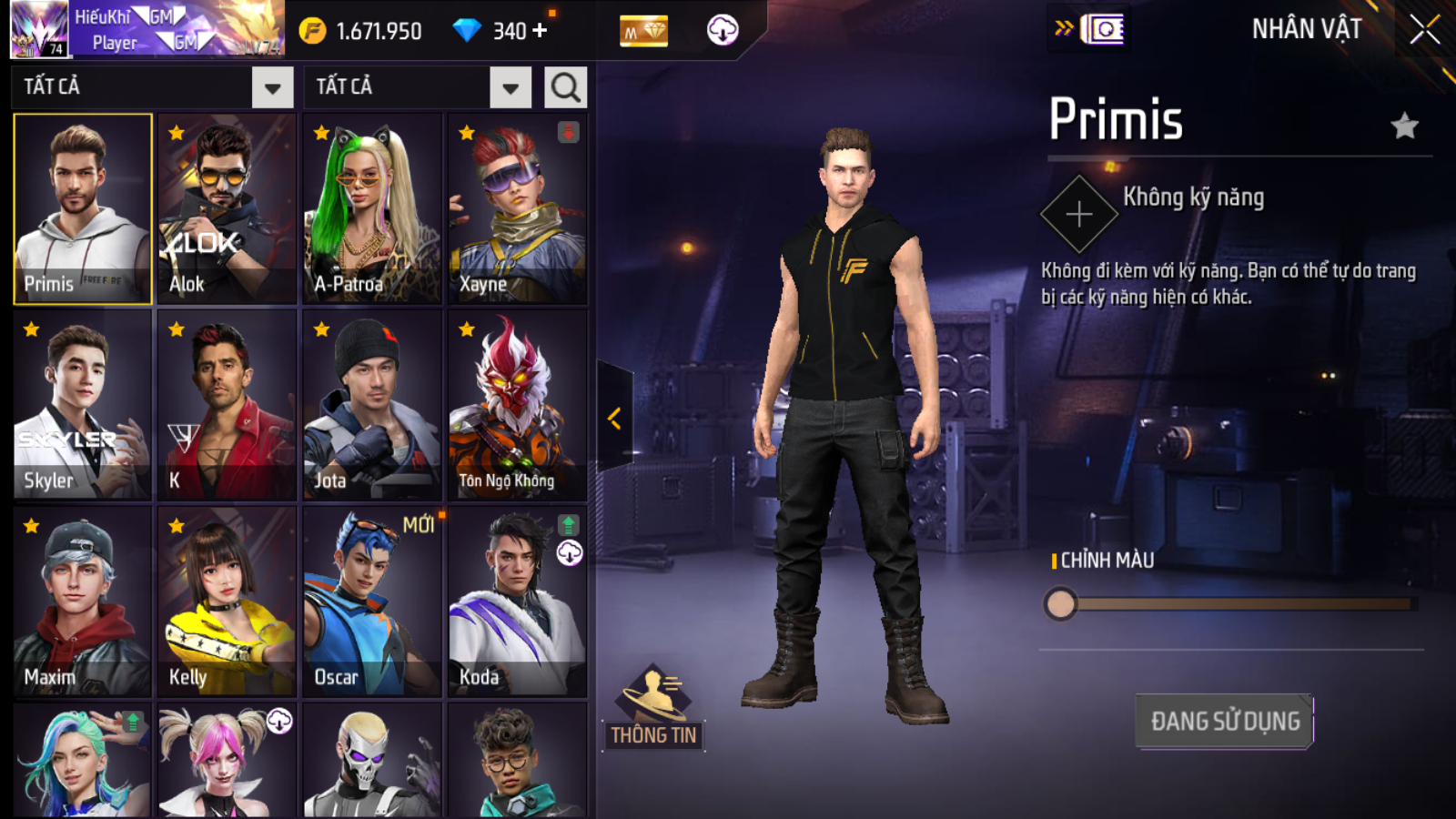This screenshot has width=1456, height=819.
Task: Select Skyler from the character list
Action: coord(82,405)
